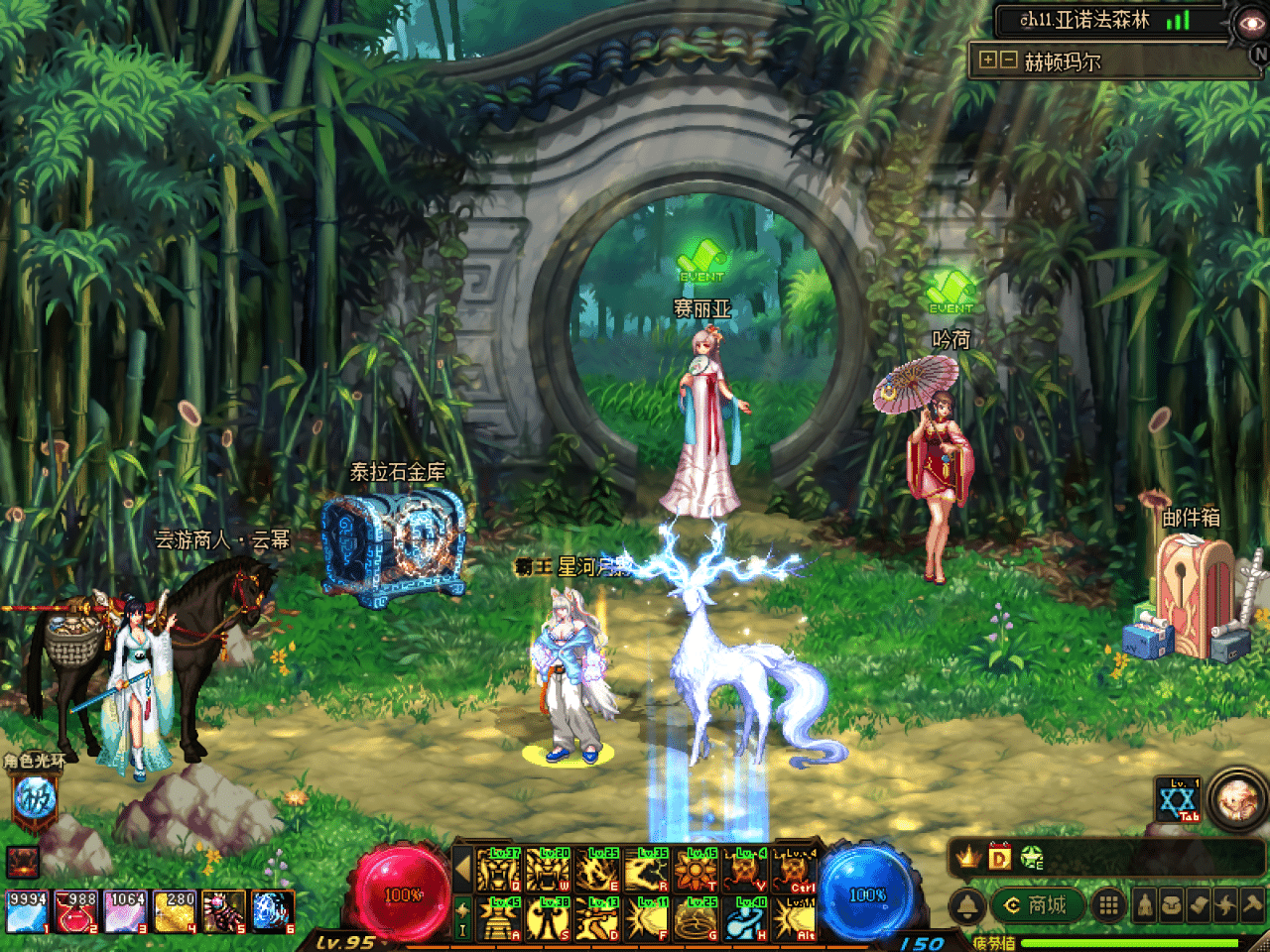Select the red potion slot showing 988
Viewport: 1270px width, 952px height.
(x=75, y=911)
